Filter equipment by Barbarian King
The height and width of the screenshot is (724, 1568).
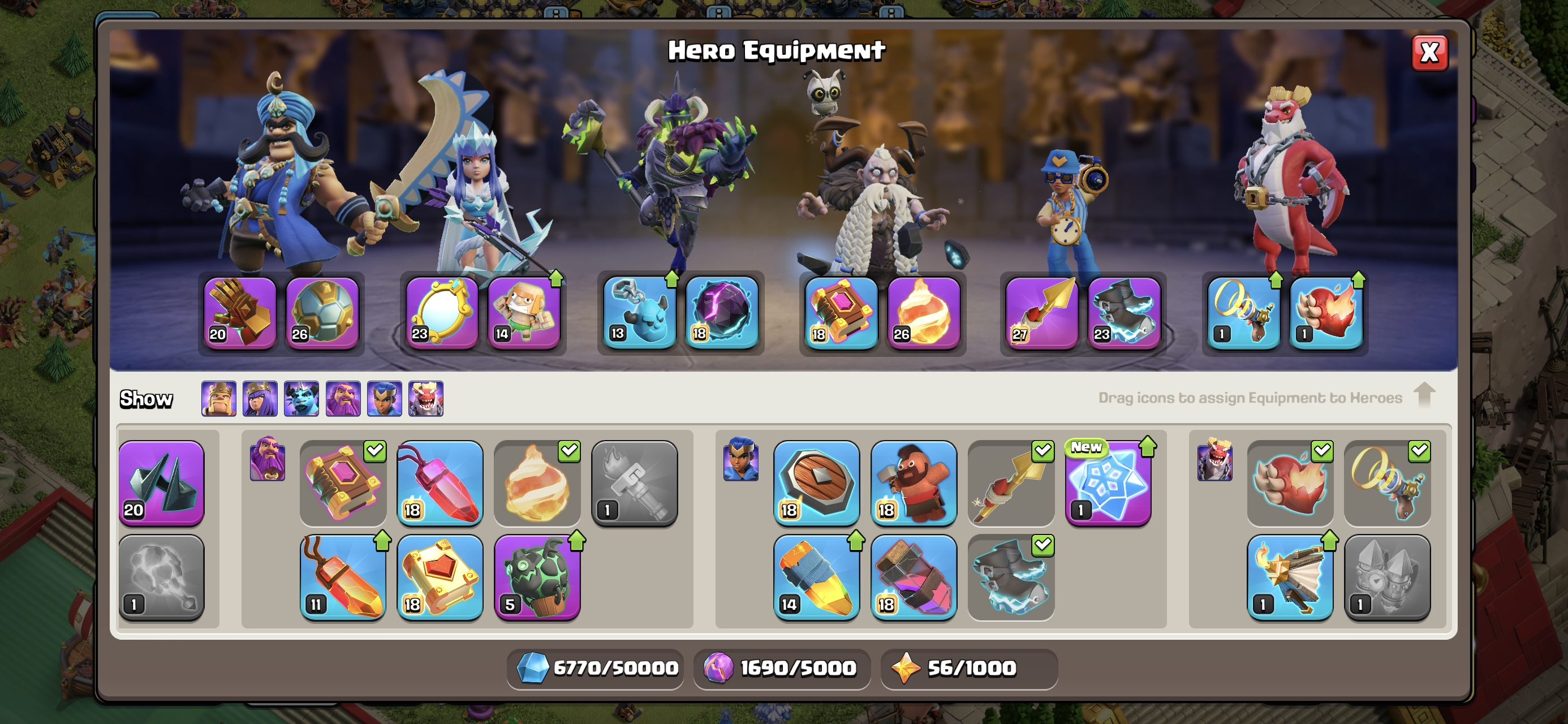219,399
